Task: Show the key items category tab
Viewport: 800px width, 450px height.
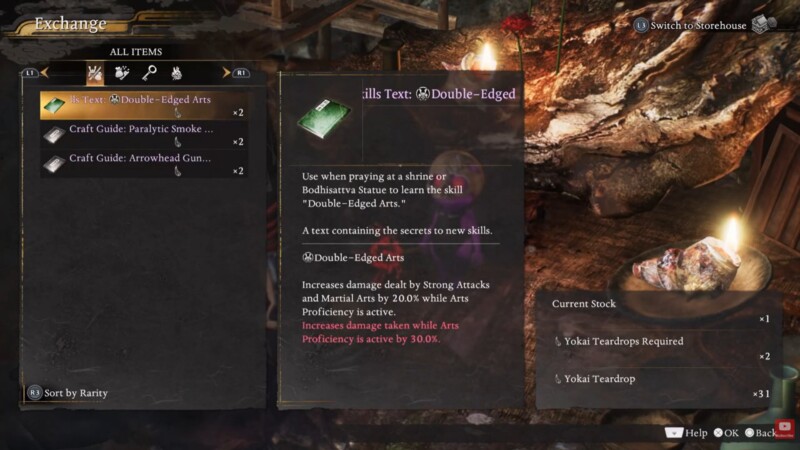Action: (x=149, y=73)
